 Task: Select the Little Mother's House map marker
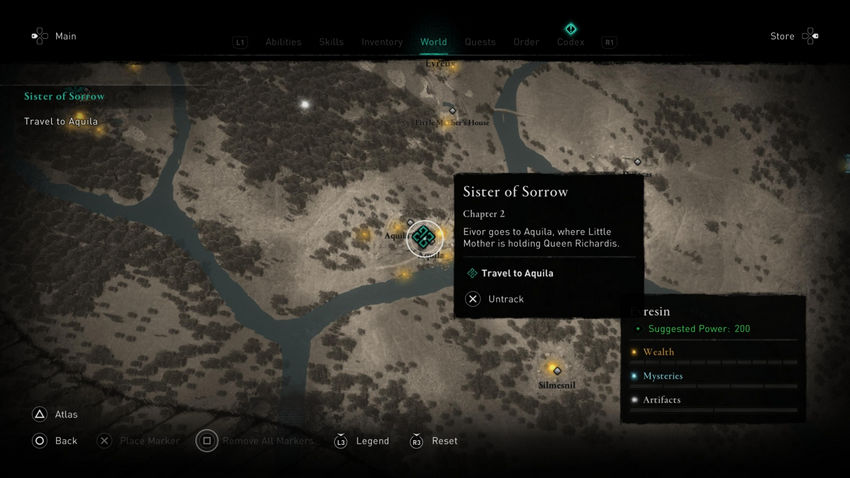[453, 111]
